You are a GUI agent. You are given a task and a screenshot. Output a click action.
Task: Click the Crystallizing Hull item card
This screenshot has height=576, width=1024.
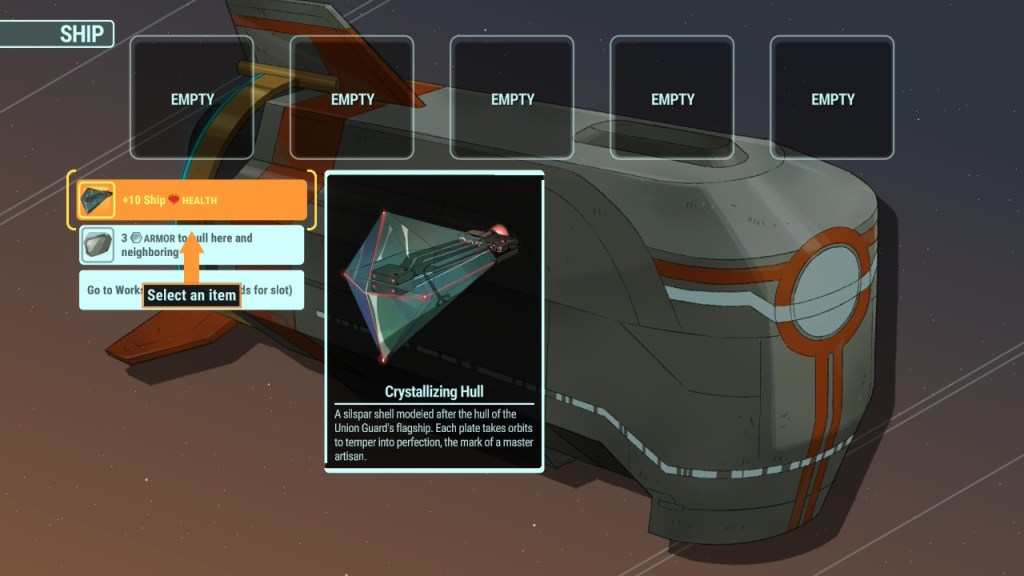tap(434, 321)
